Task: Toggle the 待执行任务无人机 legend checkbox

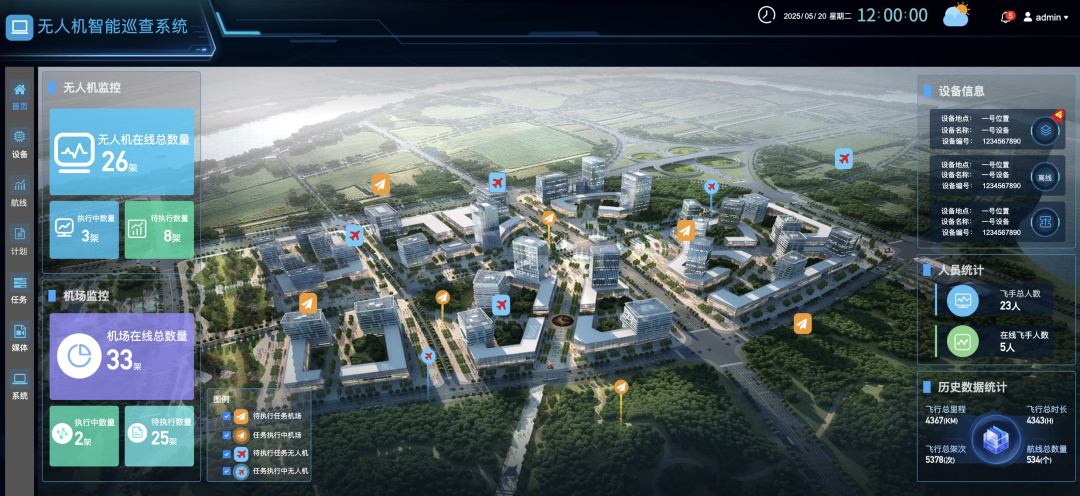Action: (227, 453)
